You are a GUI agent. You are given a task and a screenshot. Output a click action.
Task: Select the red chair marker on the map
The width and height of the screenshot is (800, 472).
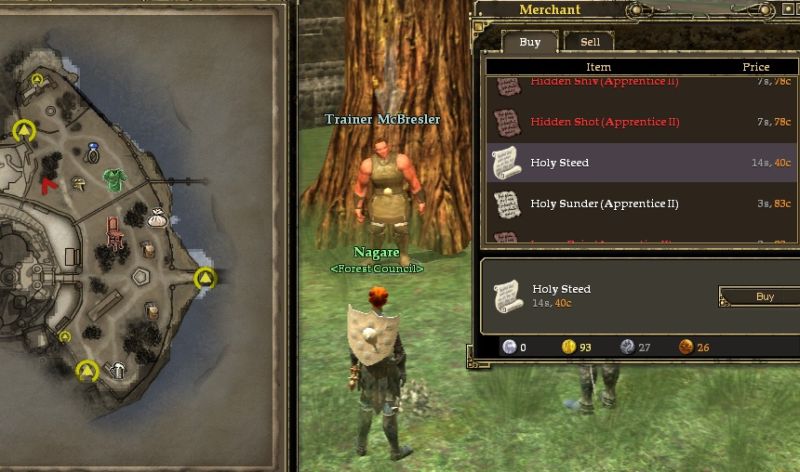[112, 233]
